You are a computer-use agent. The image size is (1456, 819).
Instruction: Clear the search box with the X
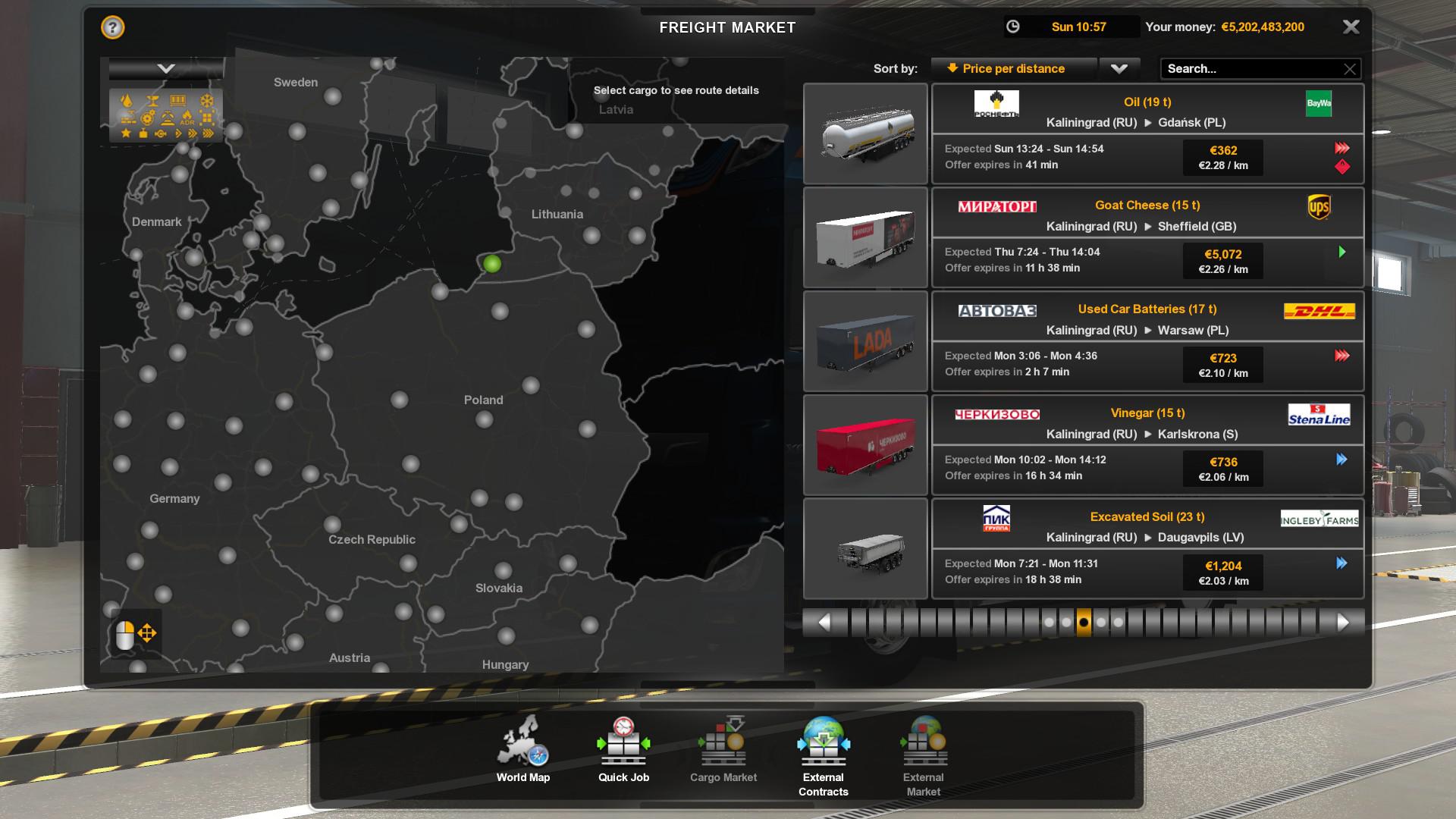click(1350, 69)
